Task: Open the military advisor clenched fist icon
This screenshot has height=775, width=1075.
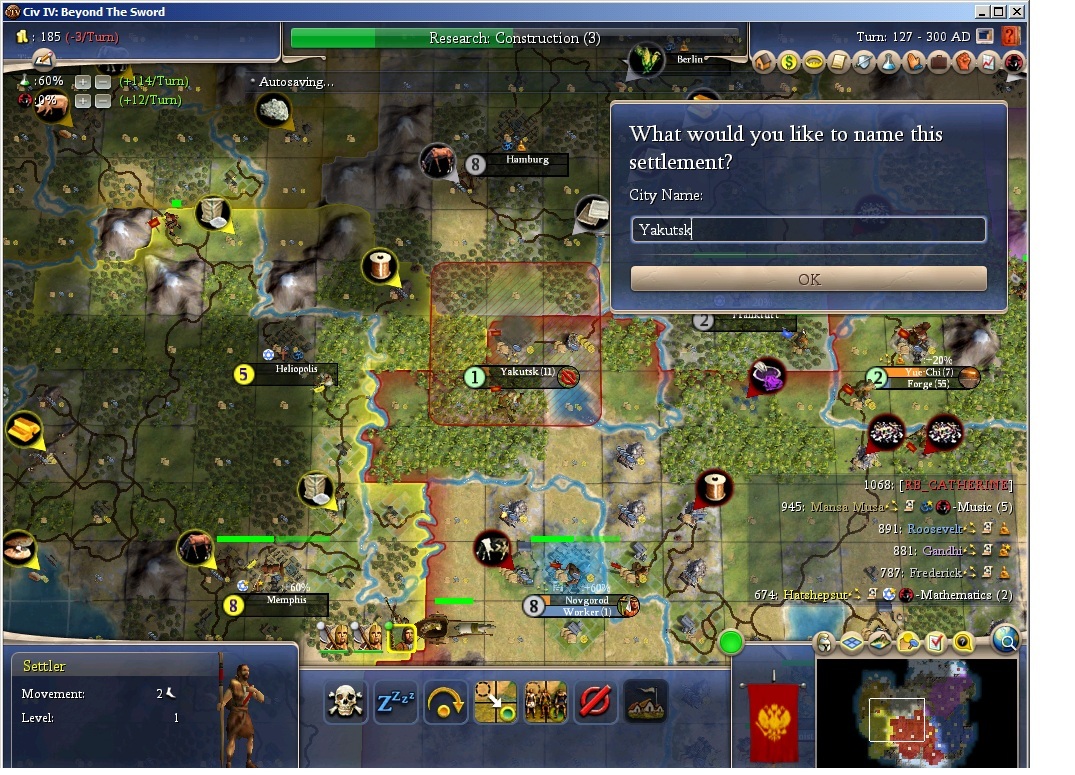Action: (963, 62)
